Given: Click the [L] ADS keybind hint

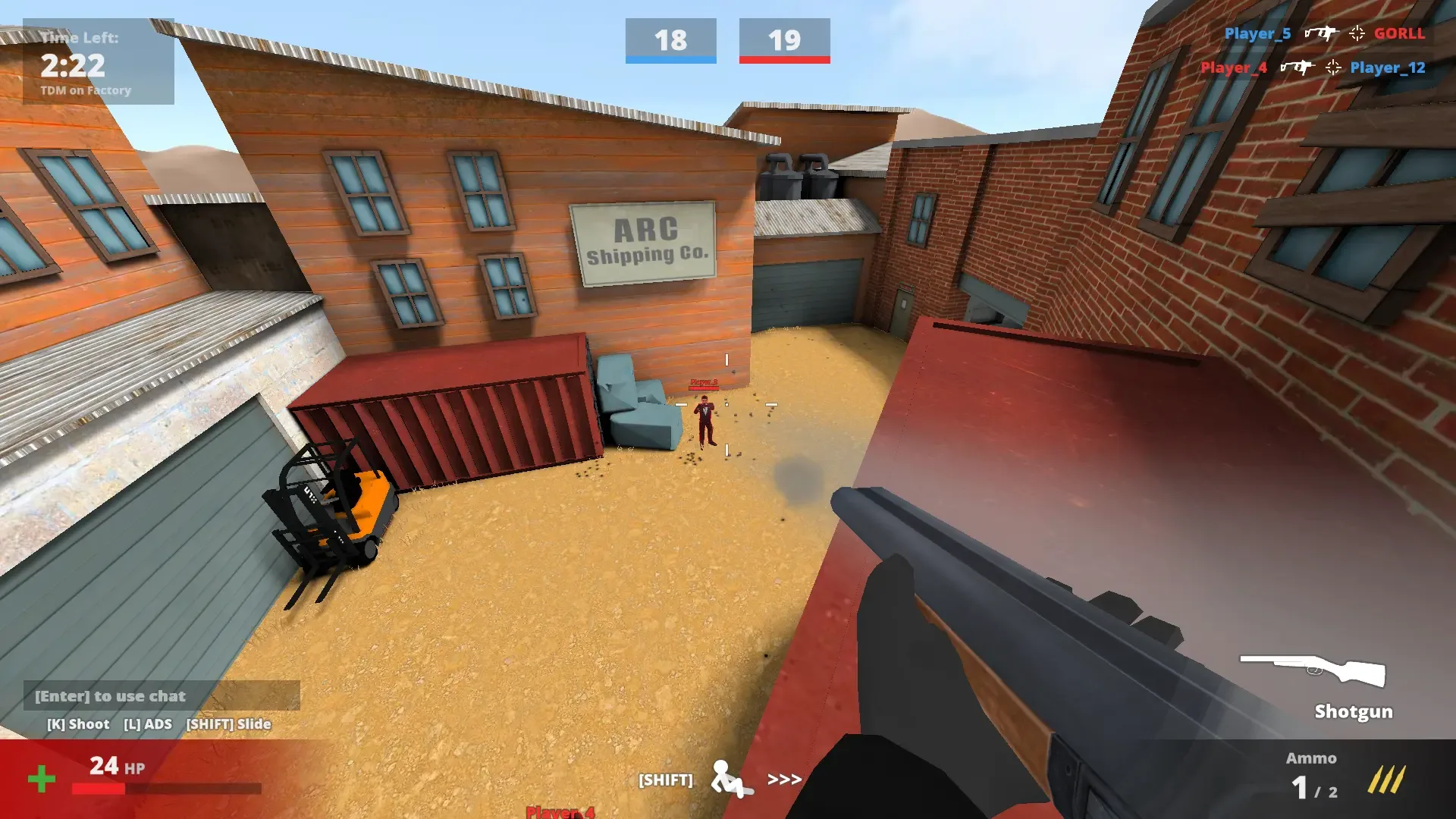Looking at the screenshot, I should click(x=149, y=724).
